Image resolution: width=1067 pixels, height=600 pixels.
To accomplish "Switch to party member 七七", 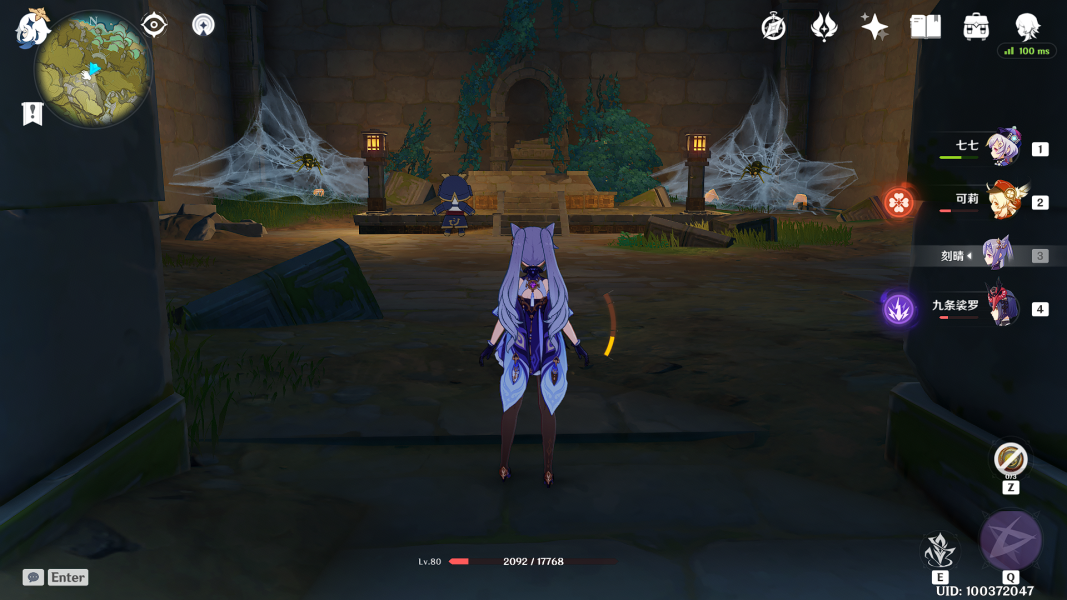I will tap(1001, 148).
